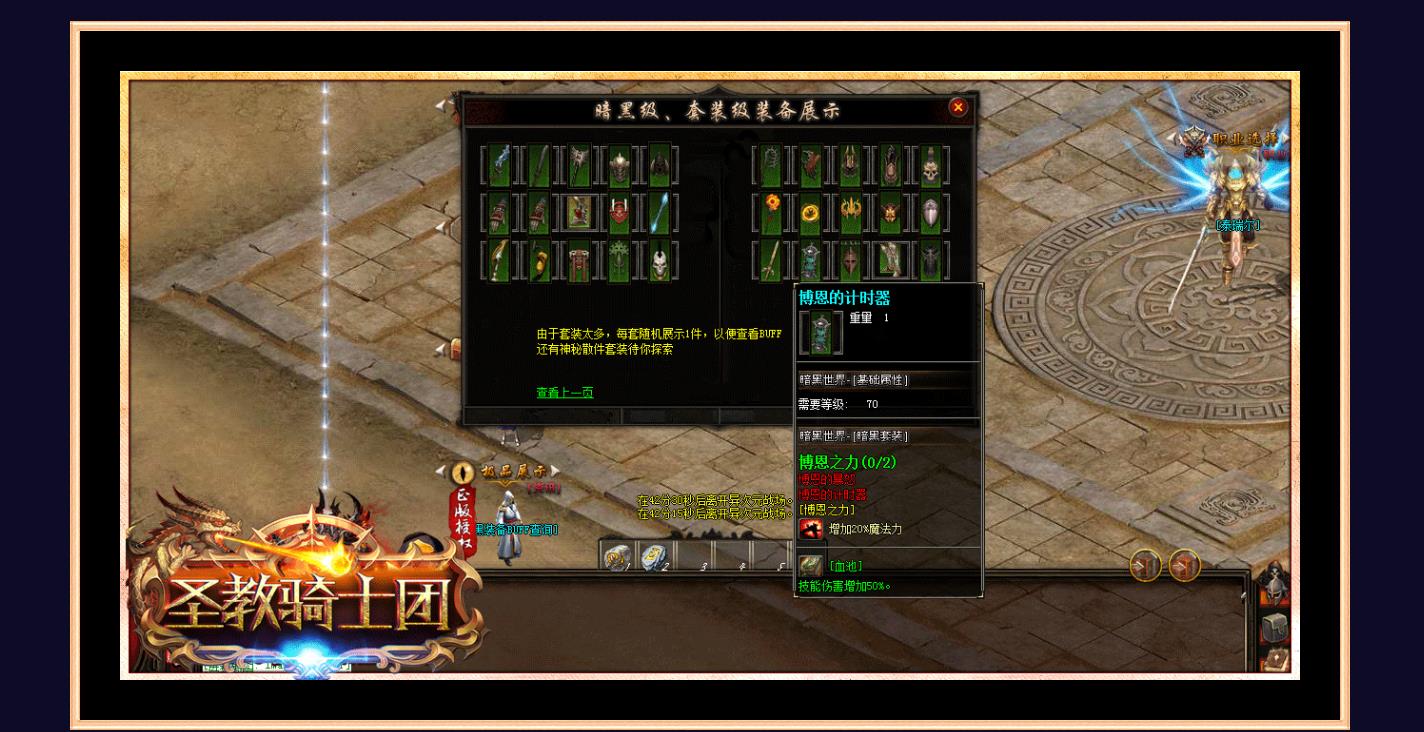Inspect the golden trident crown item
Screen dimensions: 1424x732
pos(850,212)
